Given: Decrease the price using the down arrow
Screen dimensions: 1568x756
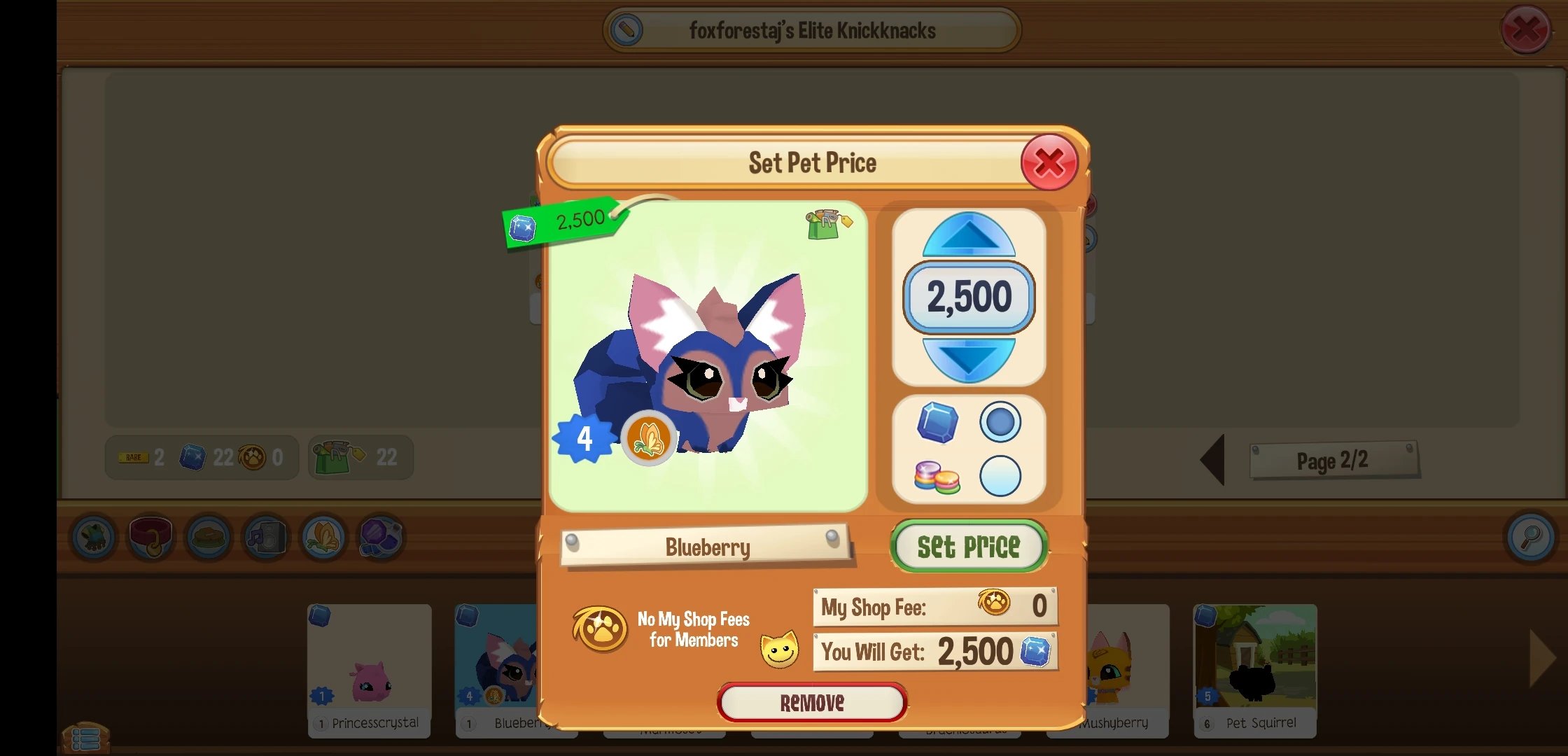Looking at the screenshot, I should pos(969,358).
